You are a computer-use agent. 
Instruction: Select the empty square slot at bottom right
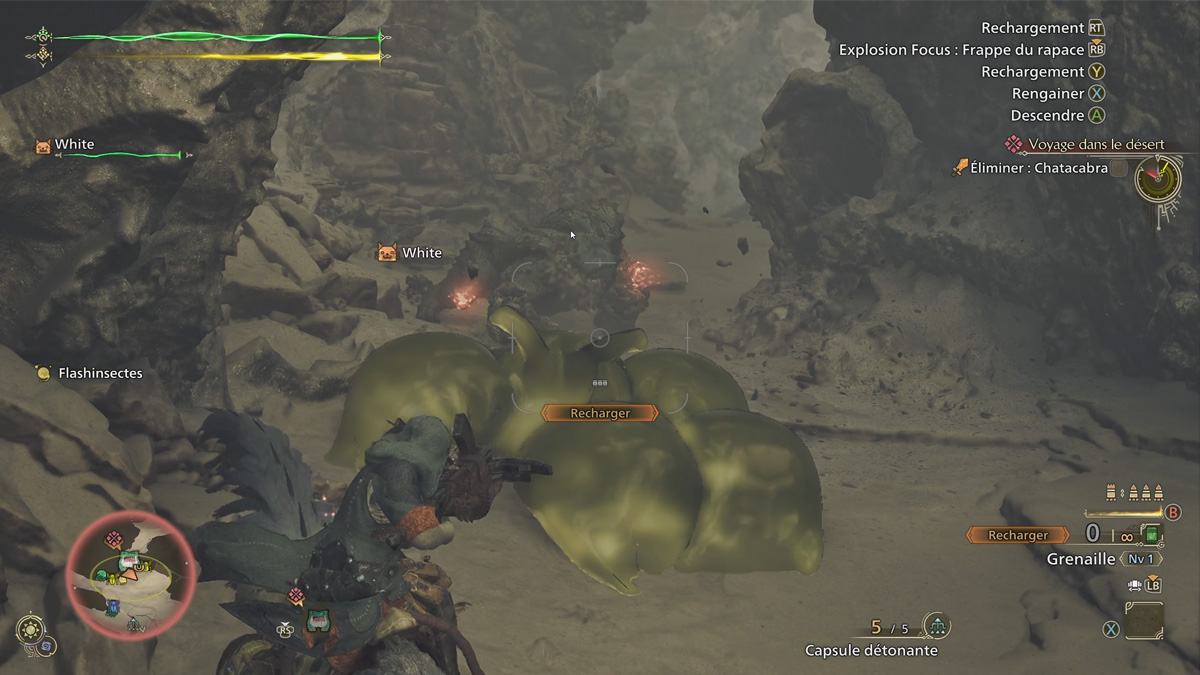click(1144, 620)
